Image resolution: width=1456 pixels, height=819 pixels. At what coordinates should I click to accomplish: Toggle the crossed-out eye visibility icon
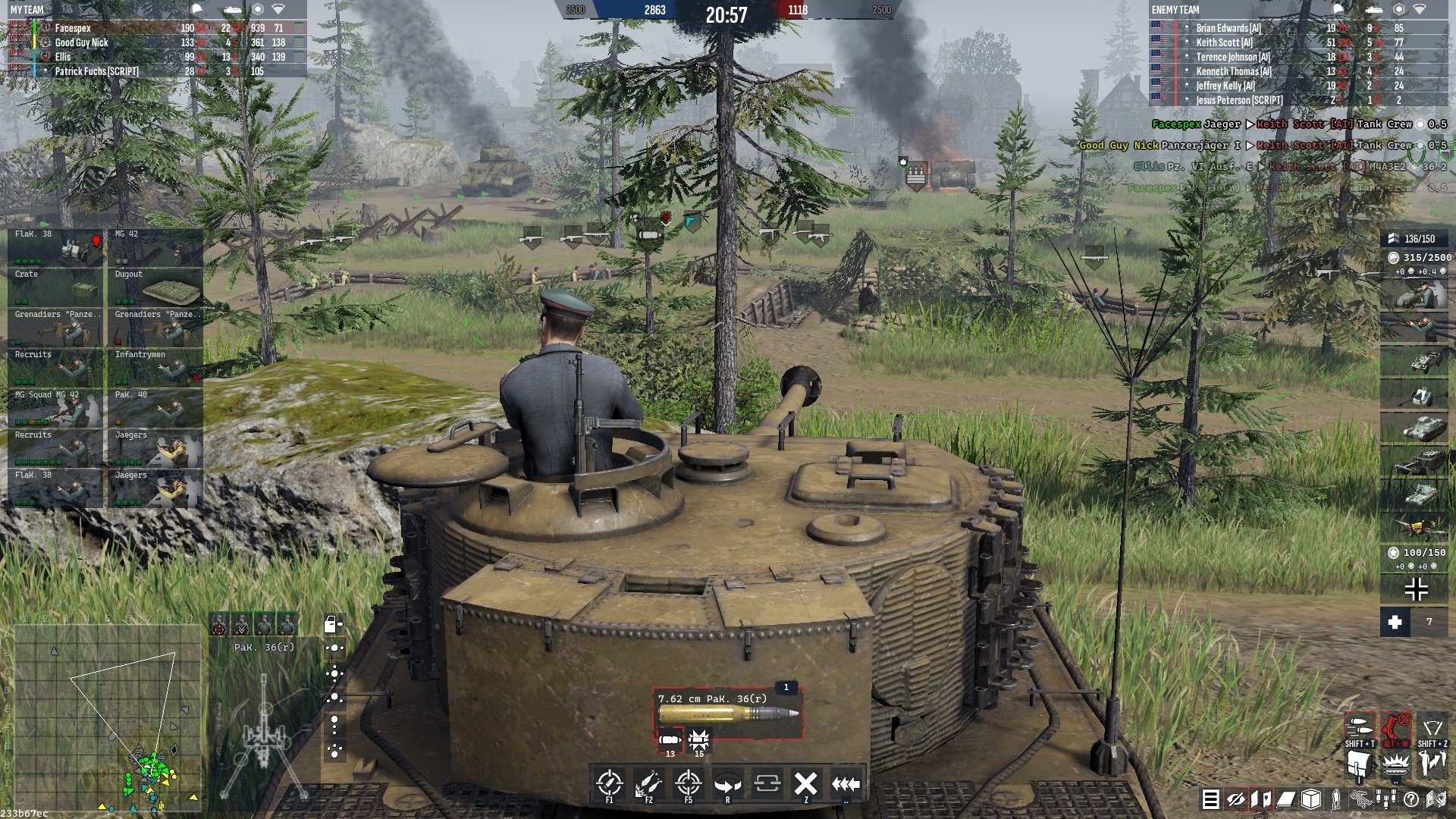1236,799
